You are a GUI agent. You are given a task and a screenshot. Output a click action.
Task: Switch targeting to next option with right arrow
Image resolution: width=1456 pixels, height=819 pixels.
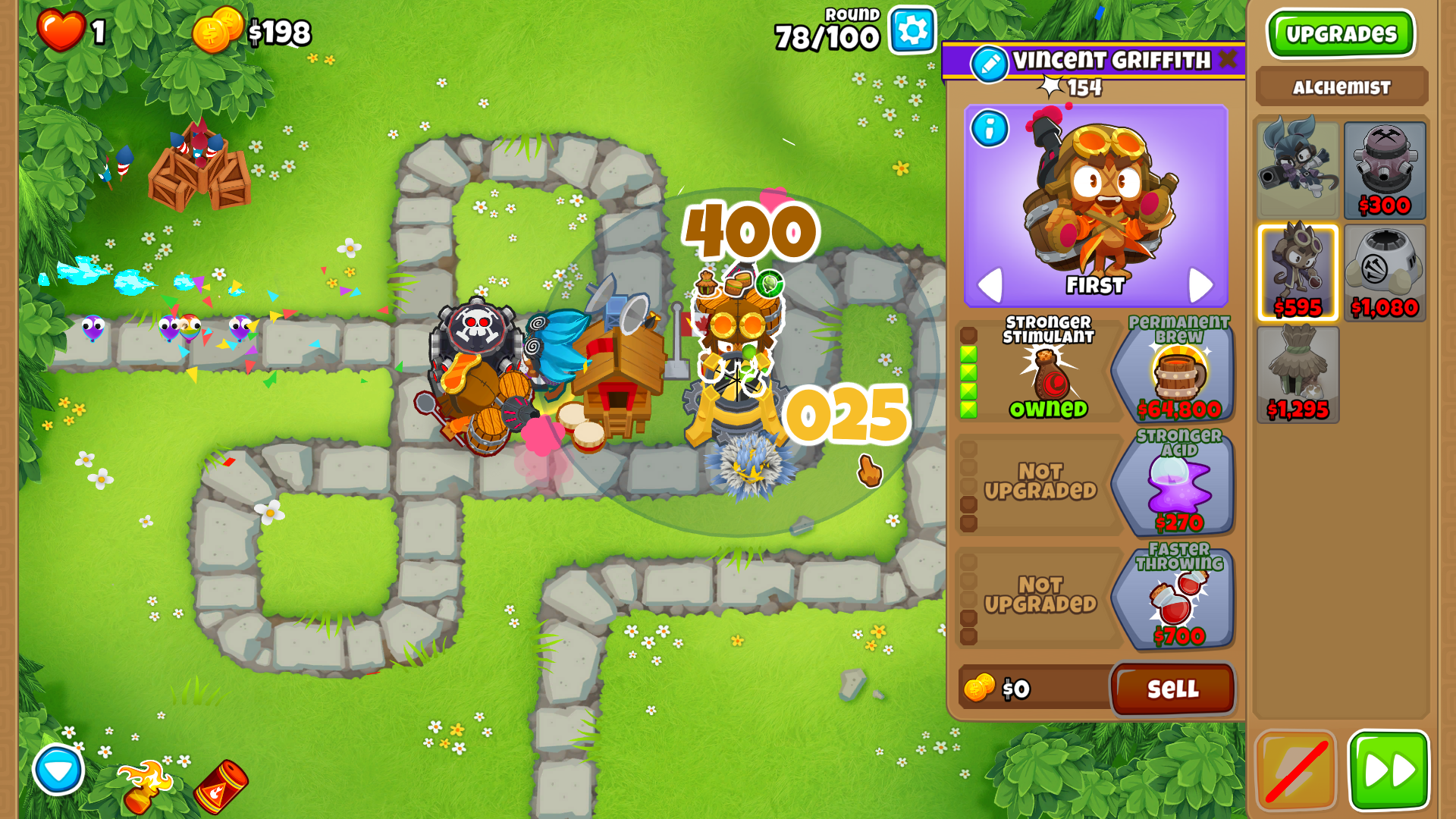coord(1200,284)
